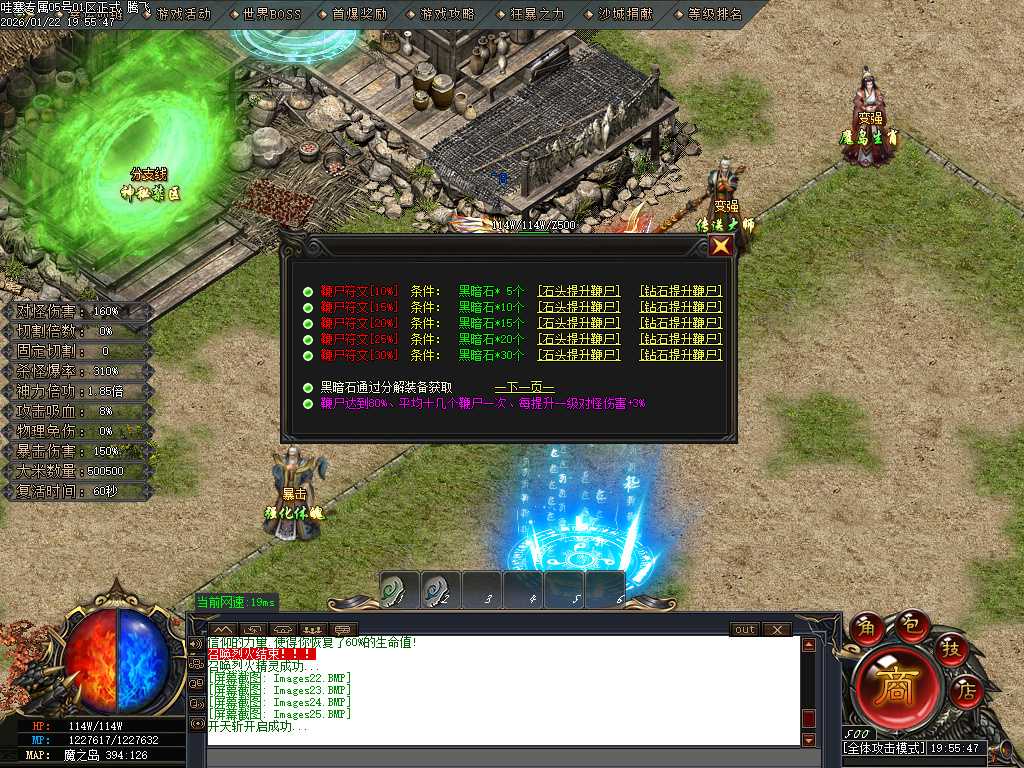Open the 技 skills button
Screen dimensions: 1024x768
coord(951,648)
